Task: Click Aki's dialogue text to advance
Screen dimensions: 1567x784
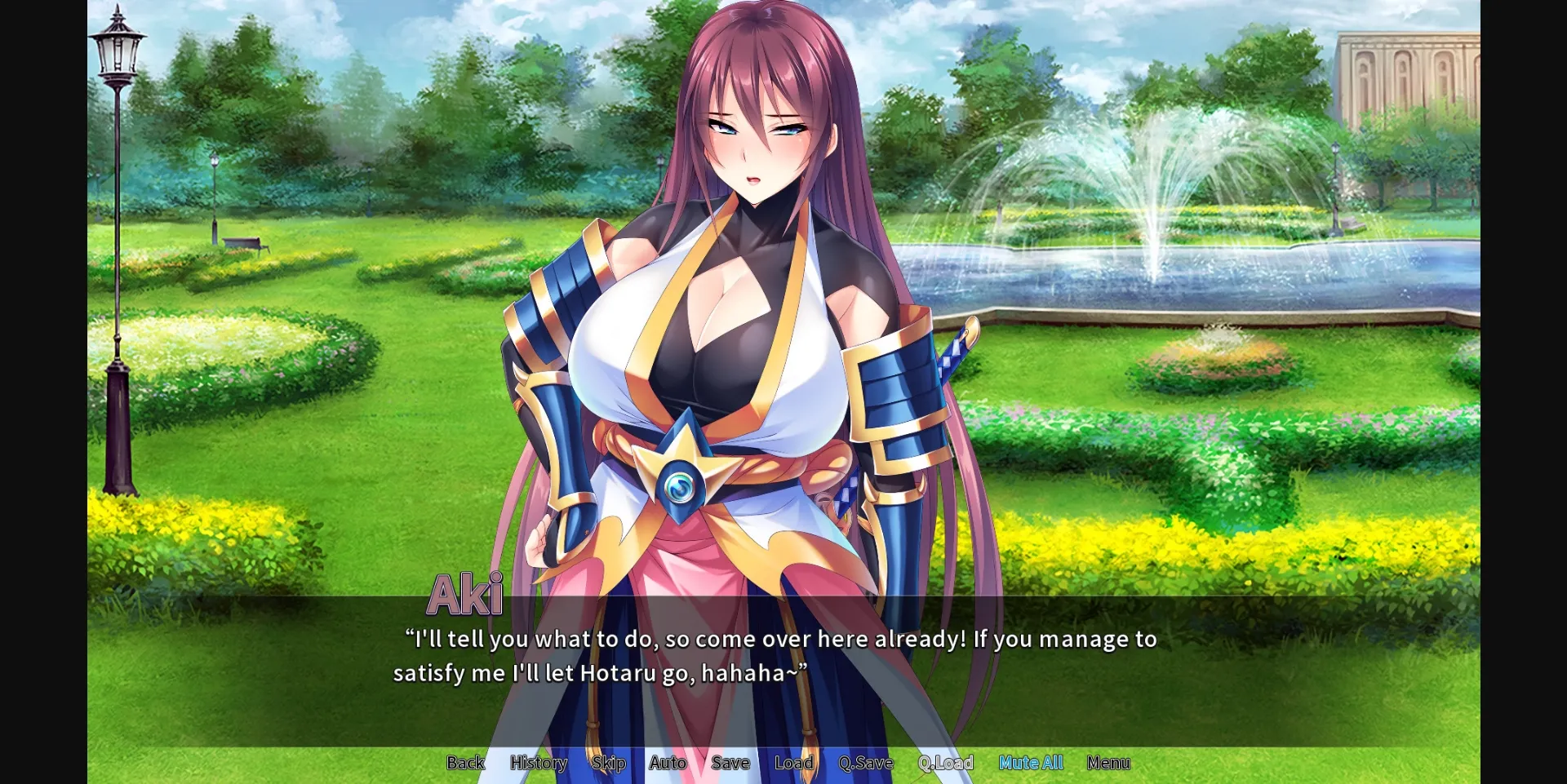Action: coord(775,655)
